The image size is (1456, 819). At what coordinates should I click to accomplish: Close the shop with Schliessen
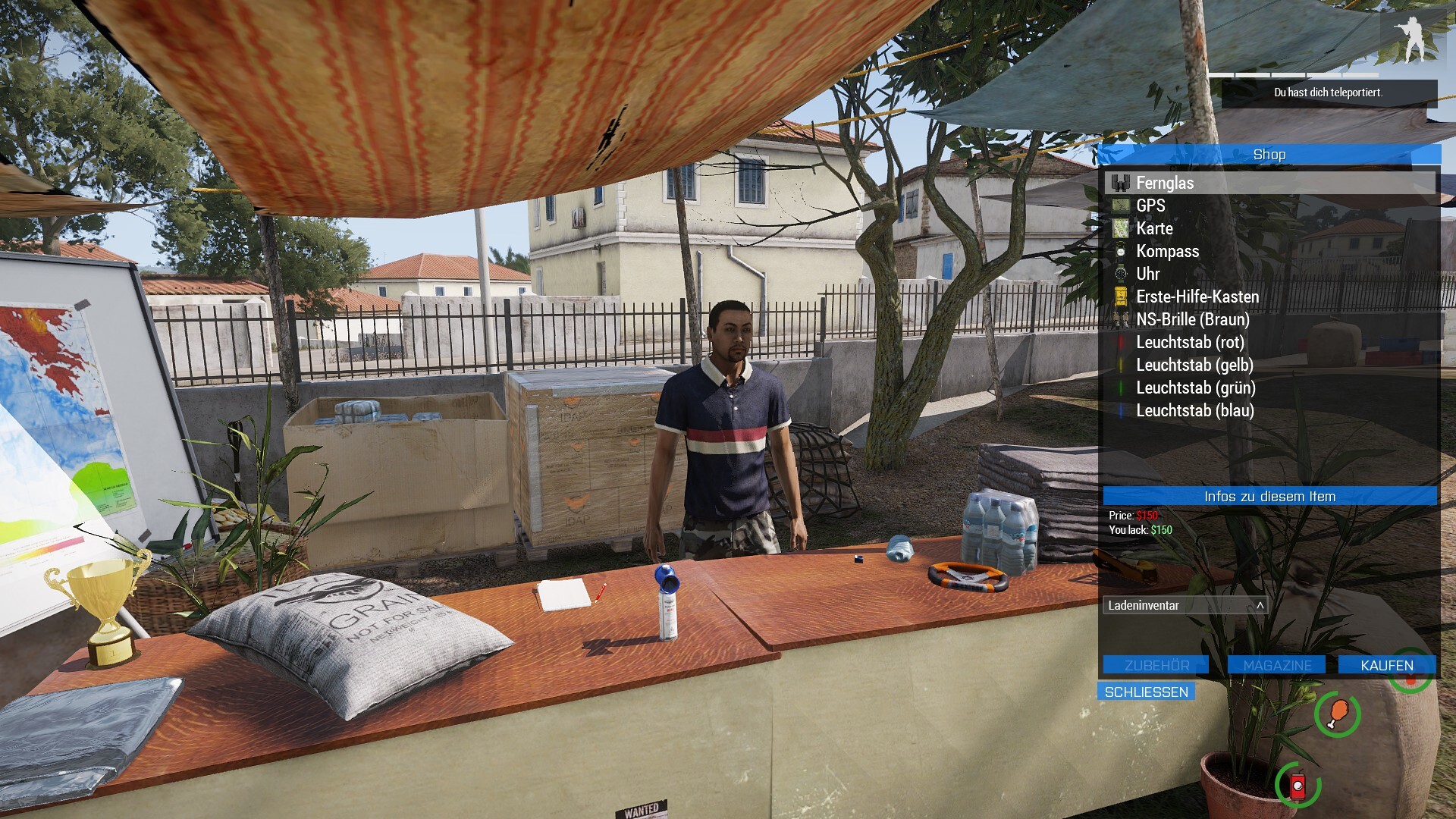(x=1146, y=692)
